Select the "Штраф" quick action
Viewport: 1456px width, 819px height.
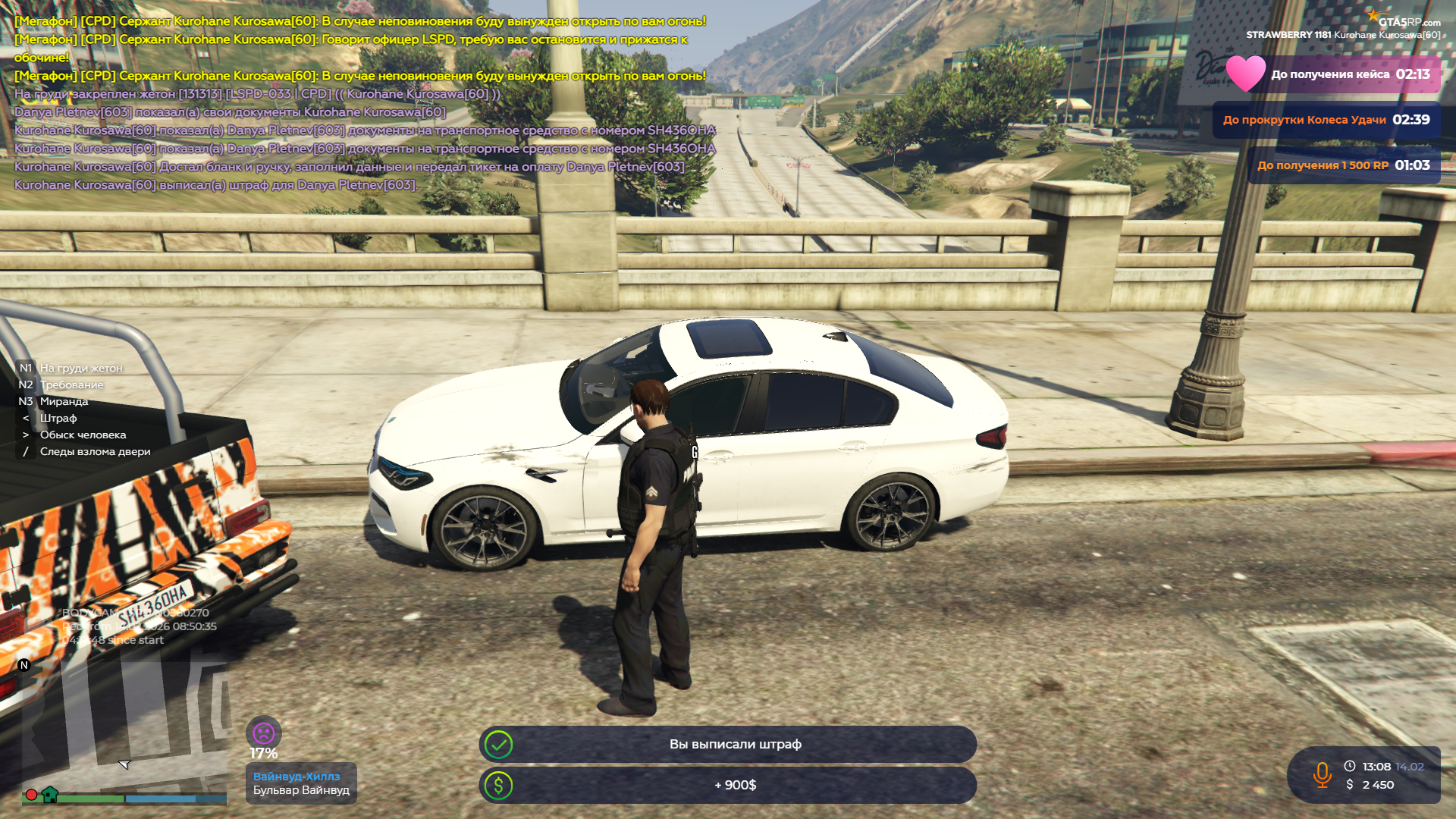click(58, 418)
